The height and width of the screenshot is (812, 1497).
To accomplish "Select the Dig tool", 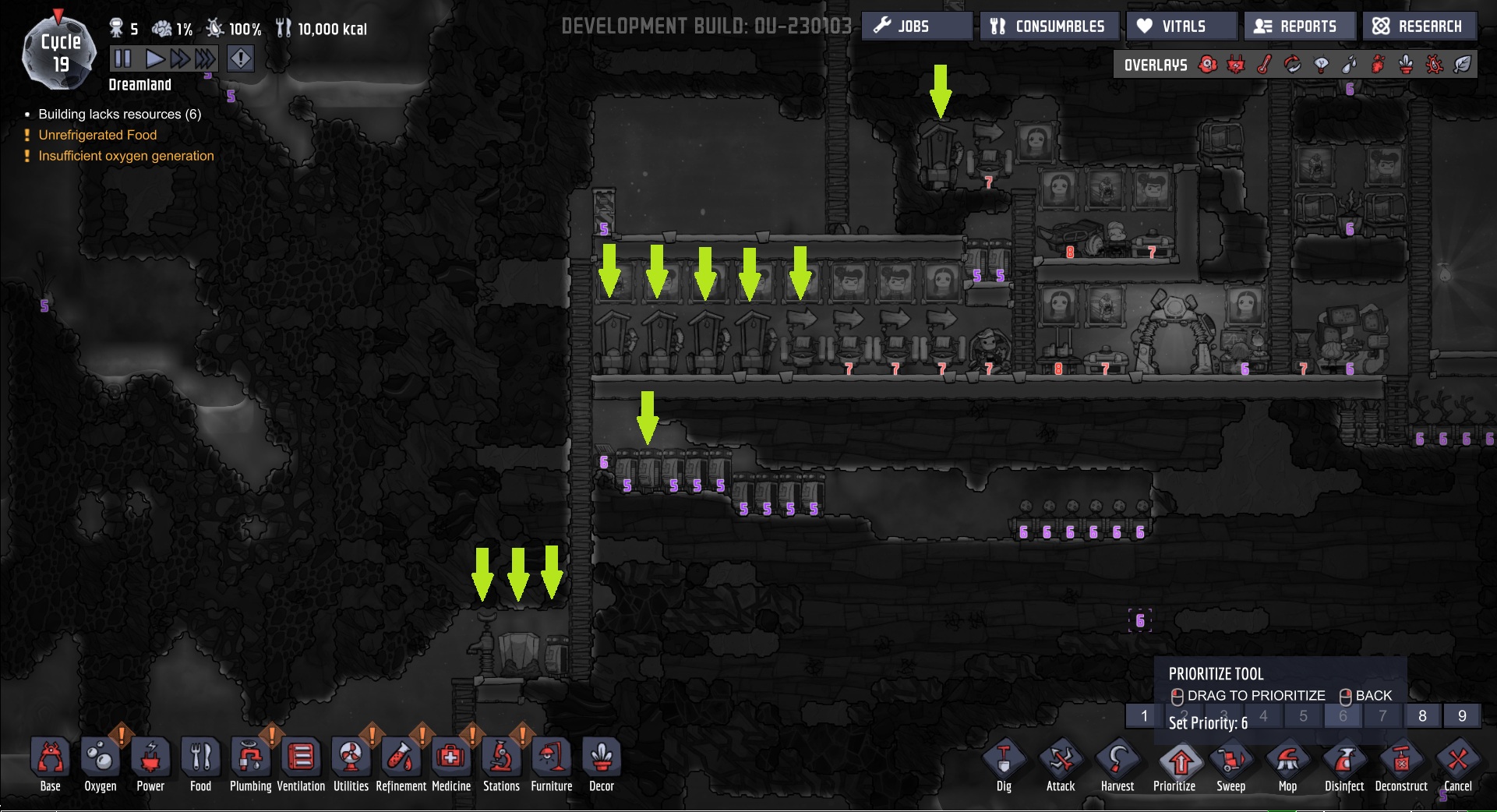I will 1004,764.
